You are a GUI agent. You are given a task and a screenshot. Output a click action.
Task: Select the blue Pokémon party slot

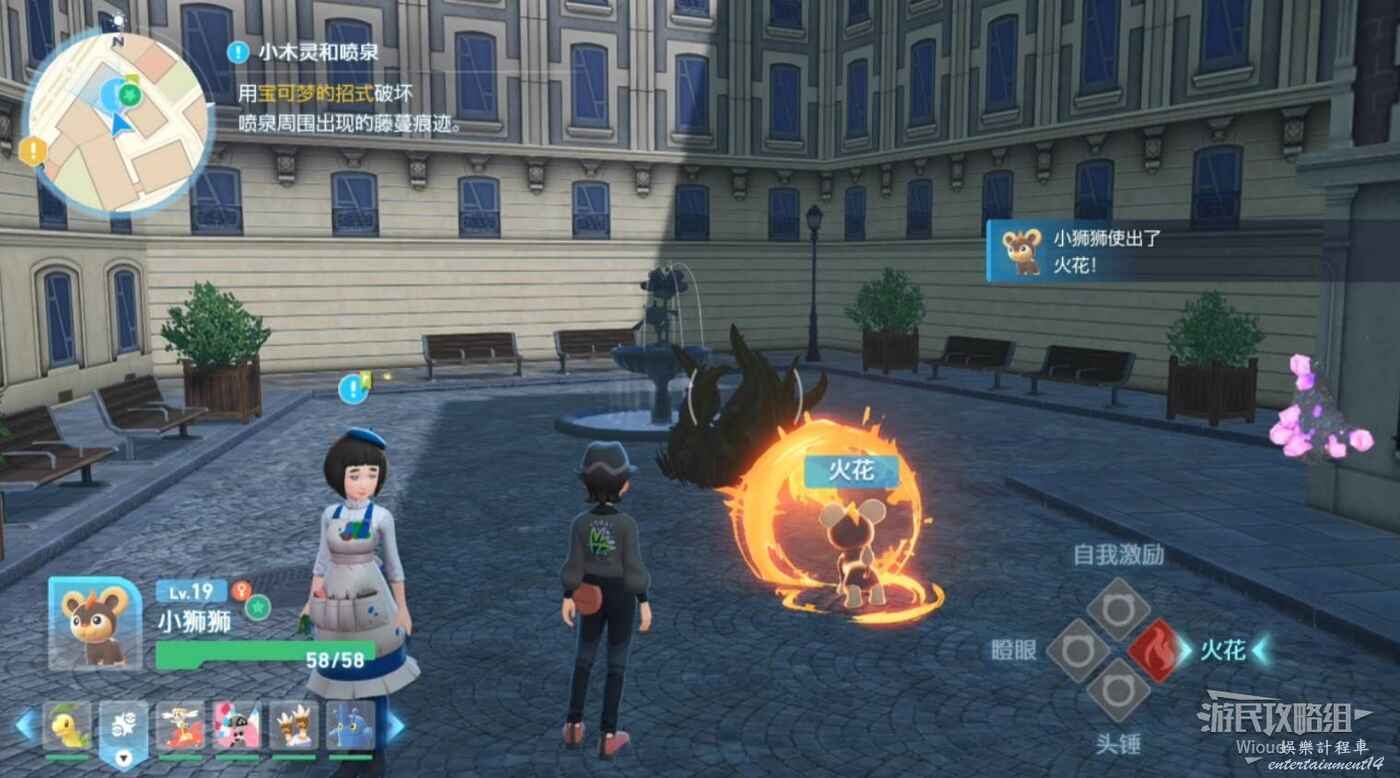tap(350, 727)
